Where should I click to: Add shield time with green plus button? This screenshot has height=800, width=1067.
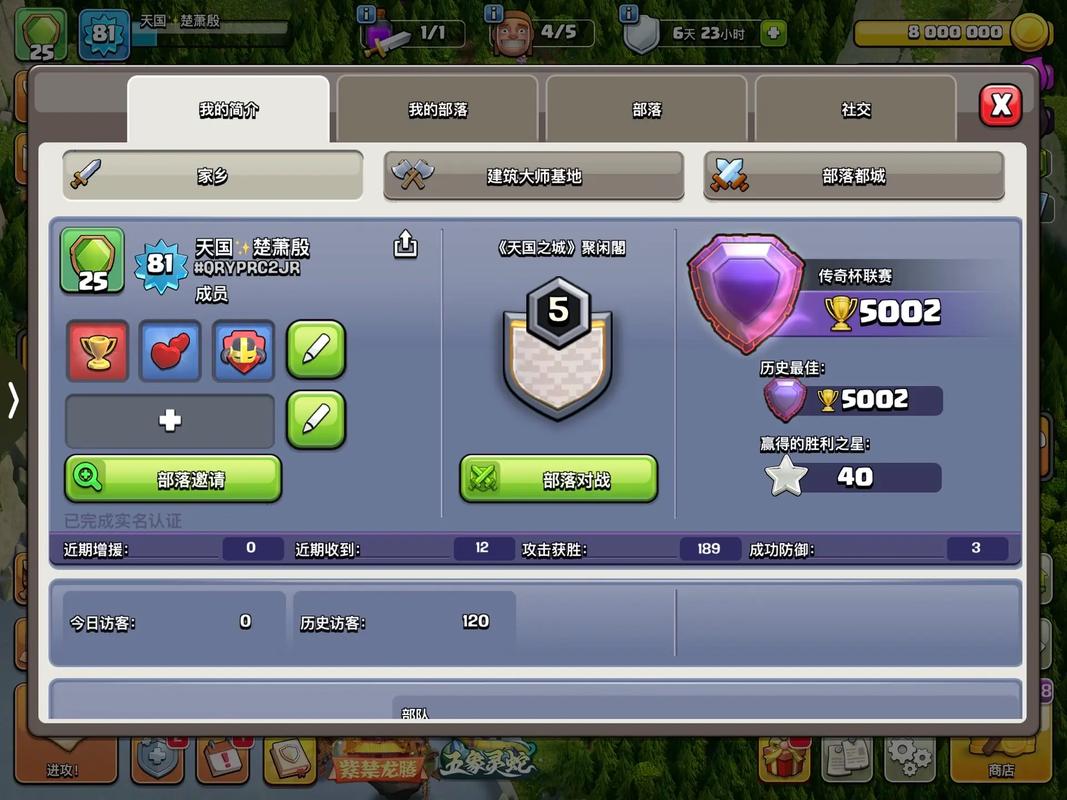(x=772, y=33)
